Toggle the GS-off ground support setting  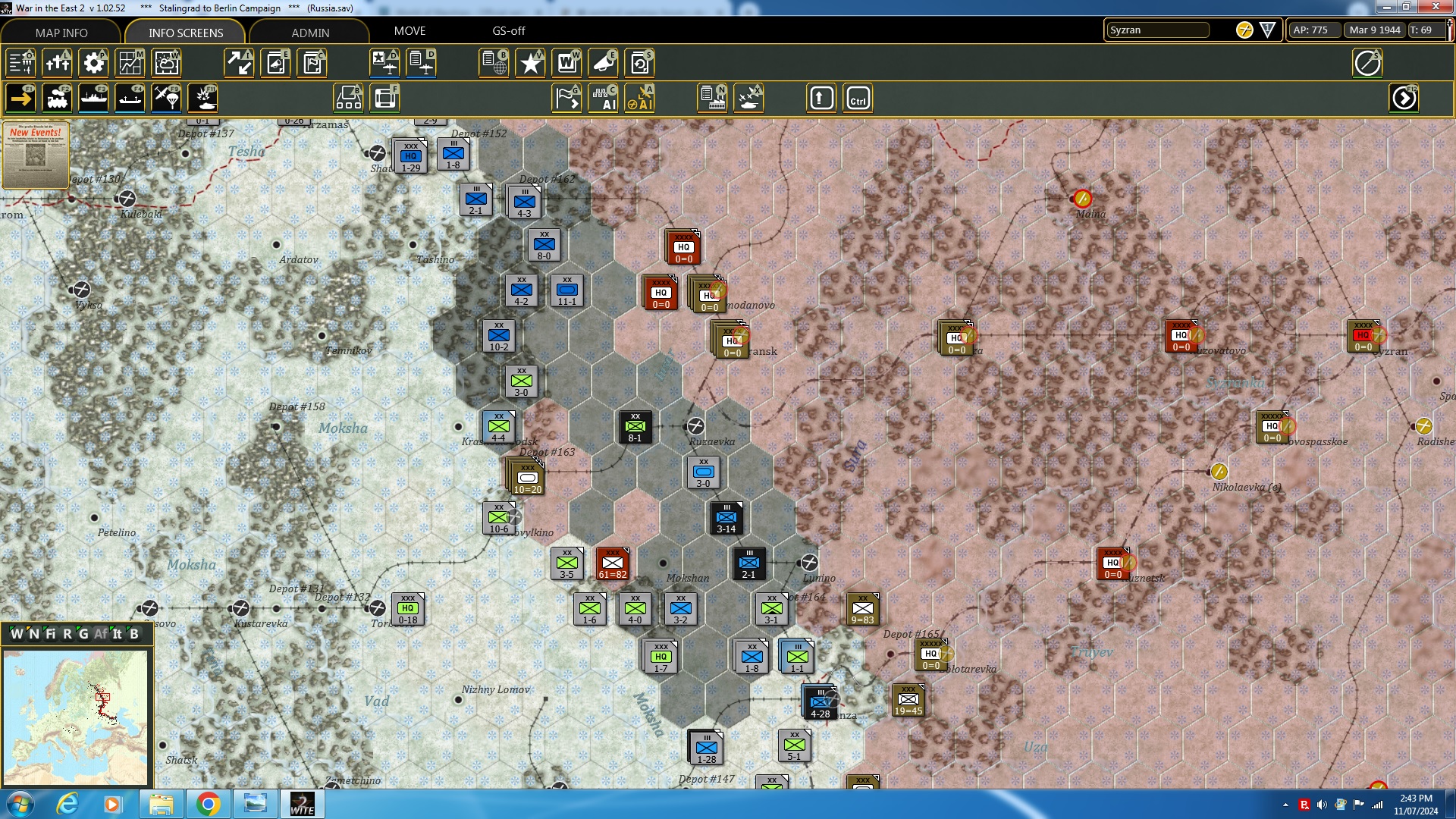508,31
